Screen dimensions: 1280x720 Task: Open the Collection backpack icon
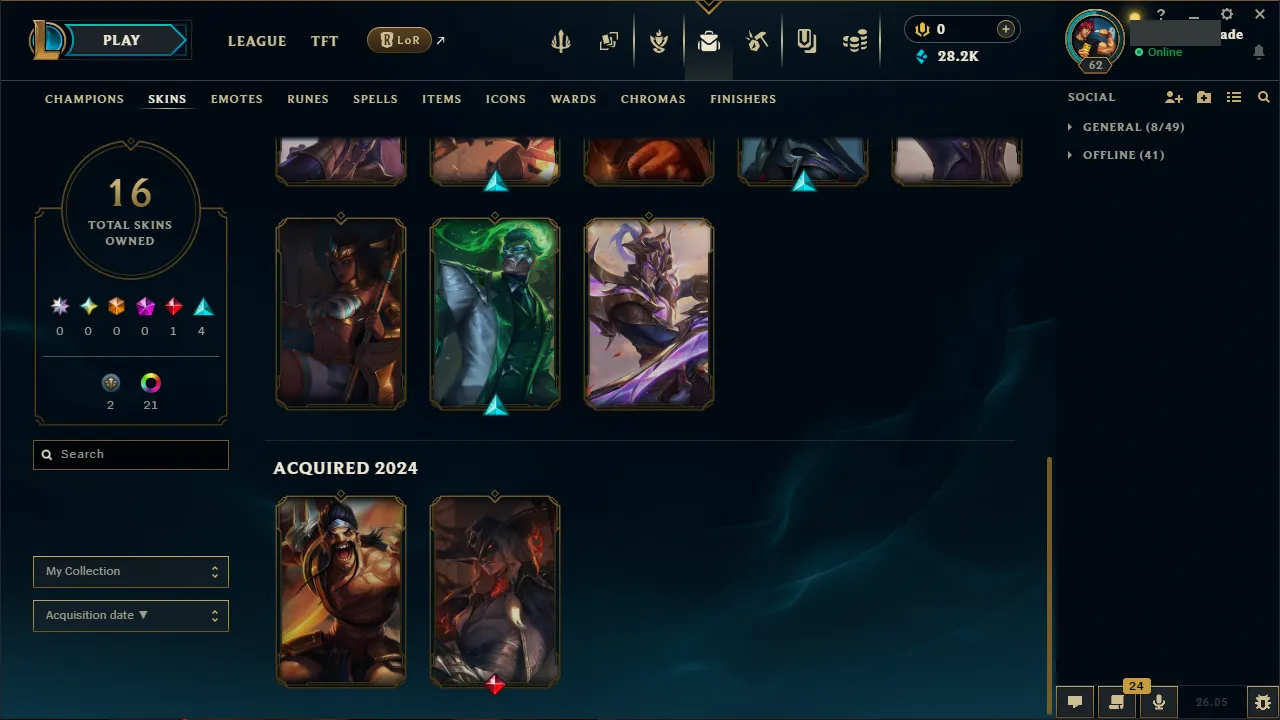point(709,40)
